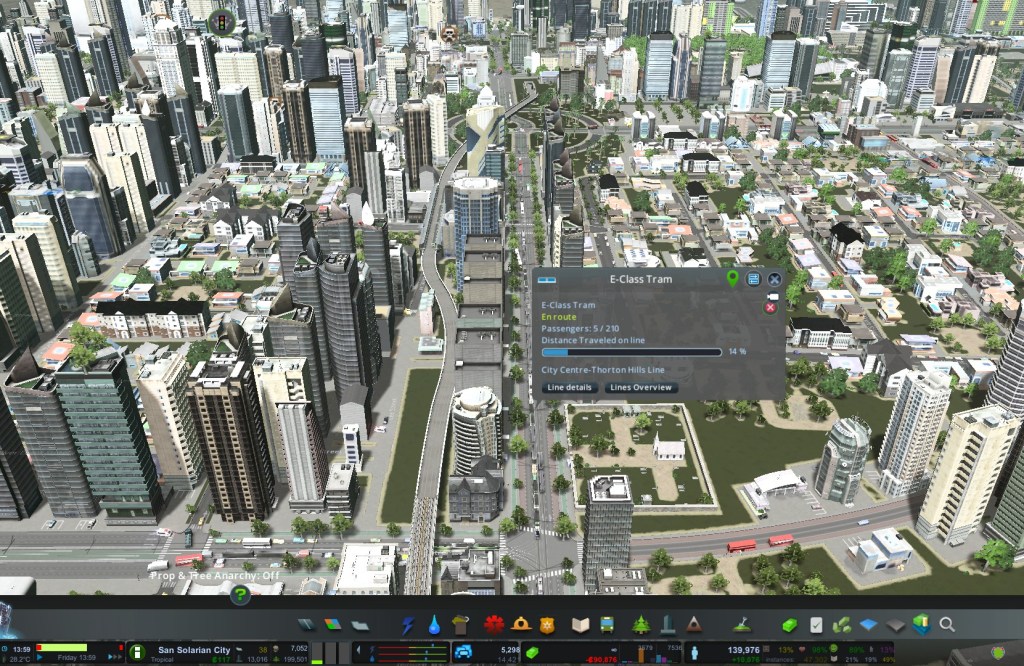Open the Districts tool
The image size is (1024, 666).
click(x=360, y=625)
